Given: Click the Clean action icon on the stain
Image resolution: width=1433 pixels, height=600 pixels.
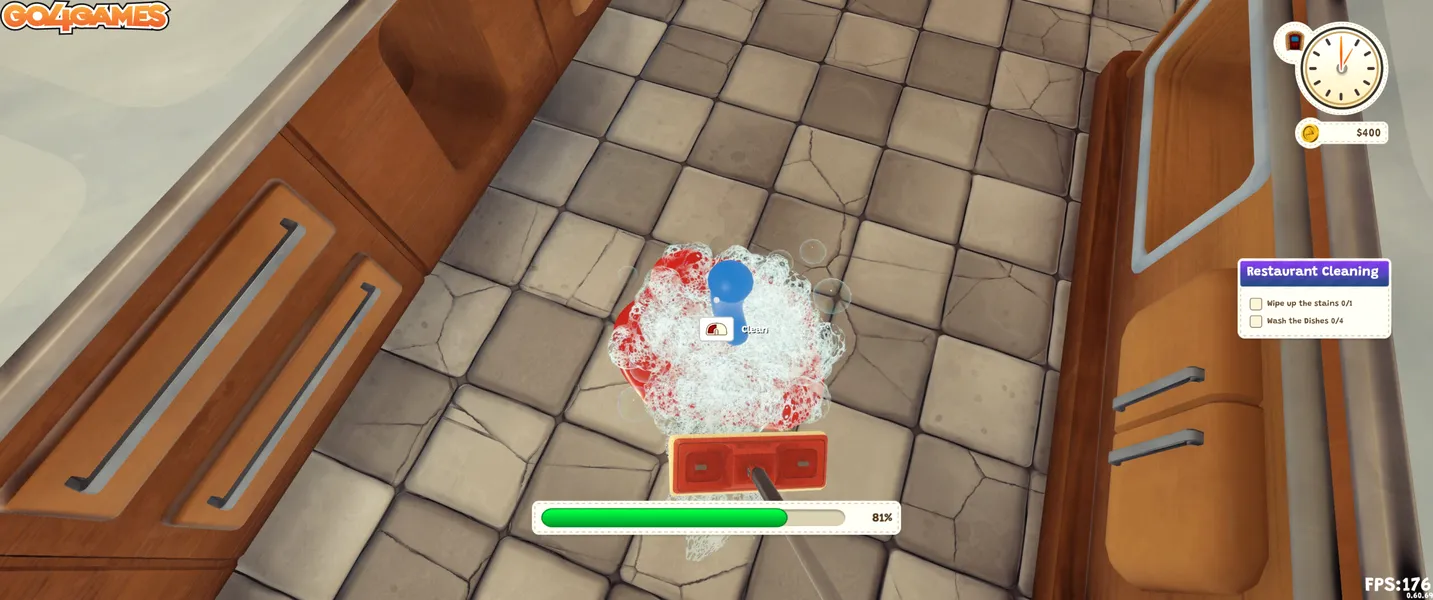Looking at the screenshot, I should 716,329.
